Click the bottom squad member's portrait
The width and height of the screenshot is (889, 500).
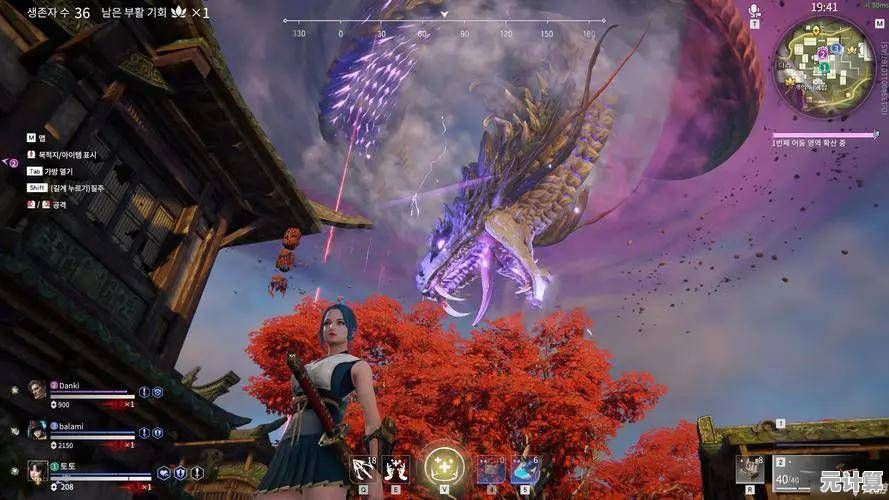pyautogui.click(x=38, y=469)
